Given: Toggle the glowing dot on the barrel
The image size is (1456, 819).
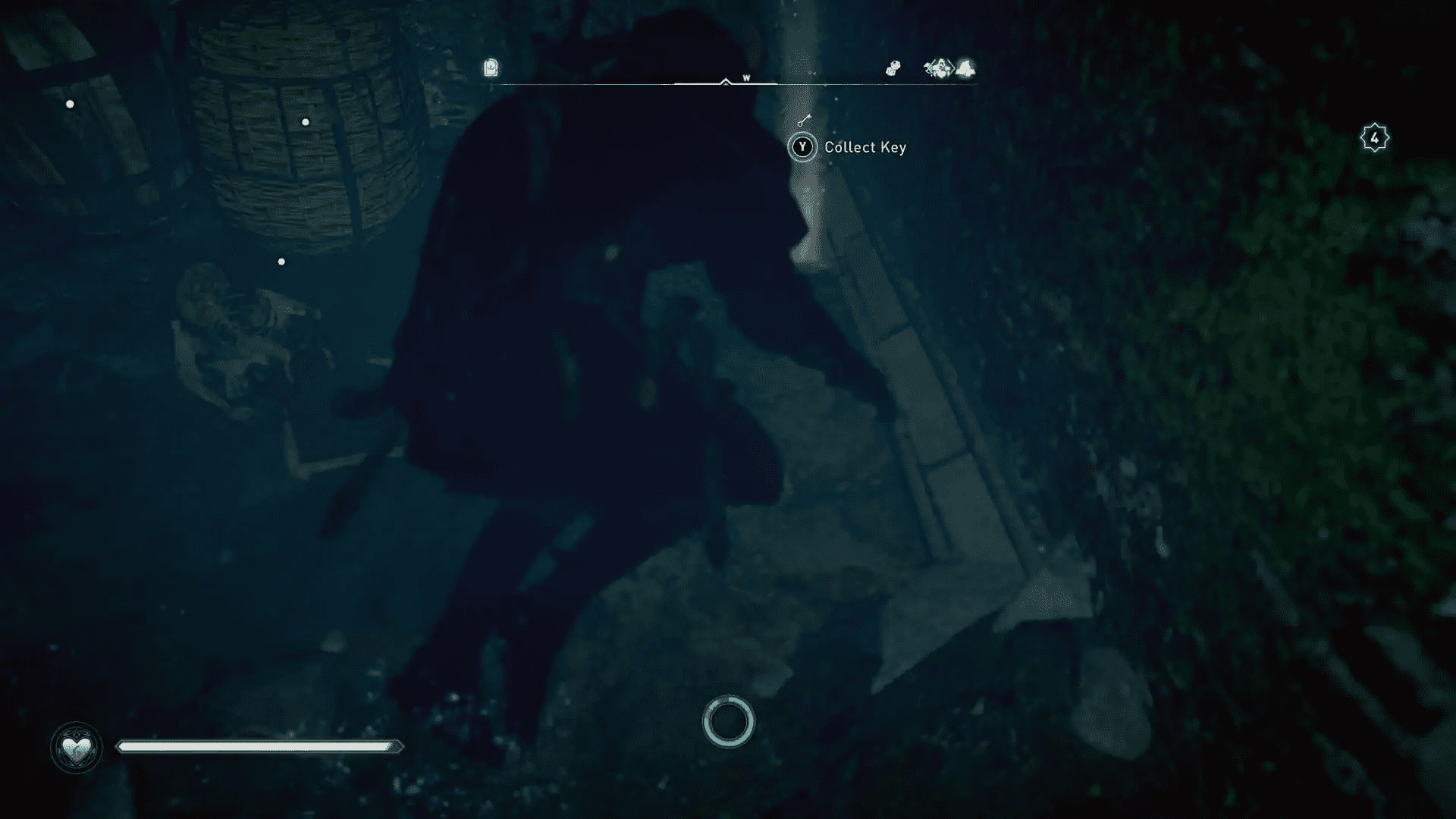Looking at the screenshot, I should point(306,120).
